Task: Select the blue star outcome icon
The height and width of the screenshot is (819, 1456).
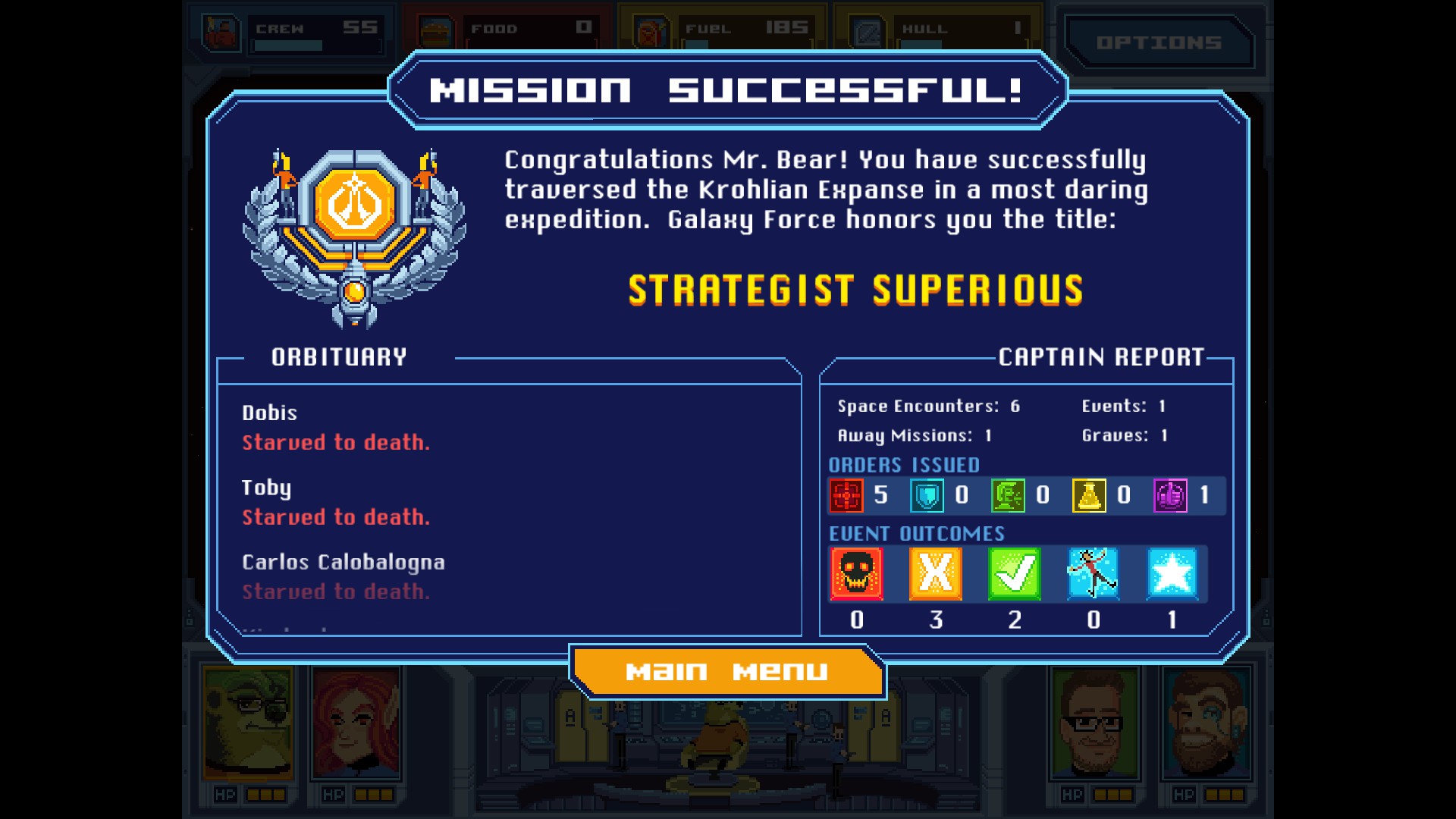Action: [x=1170, y=574]
